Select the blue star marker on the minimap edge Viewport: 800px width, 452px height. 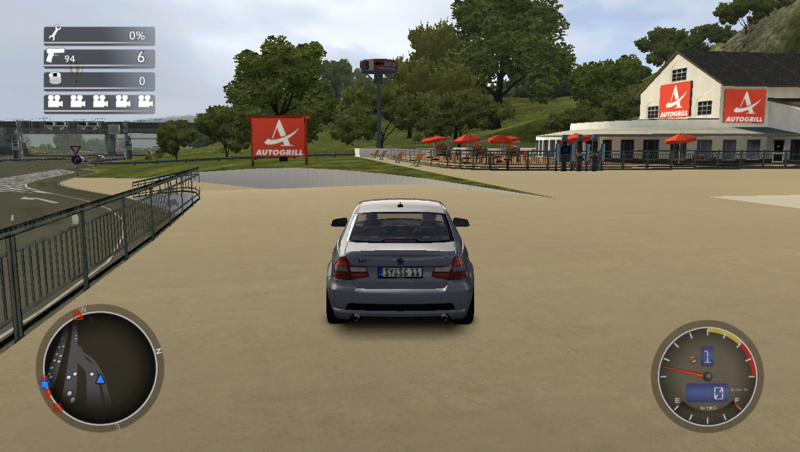45,384
